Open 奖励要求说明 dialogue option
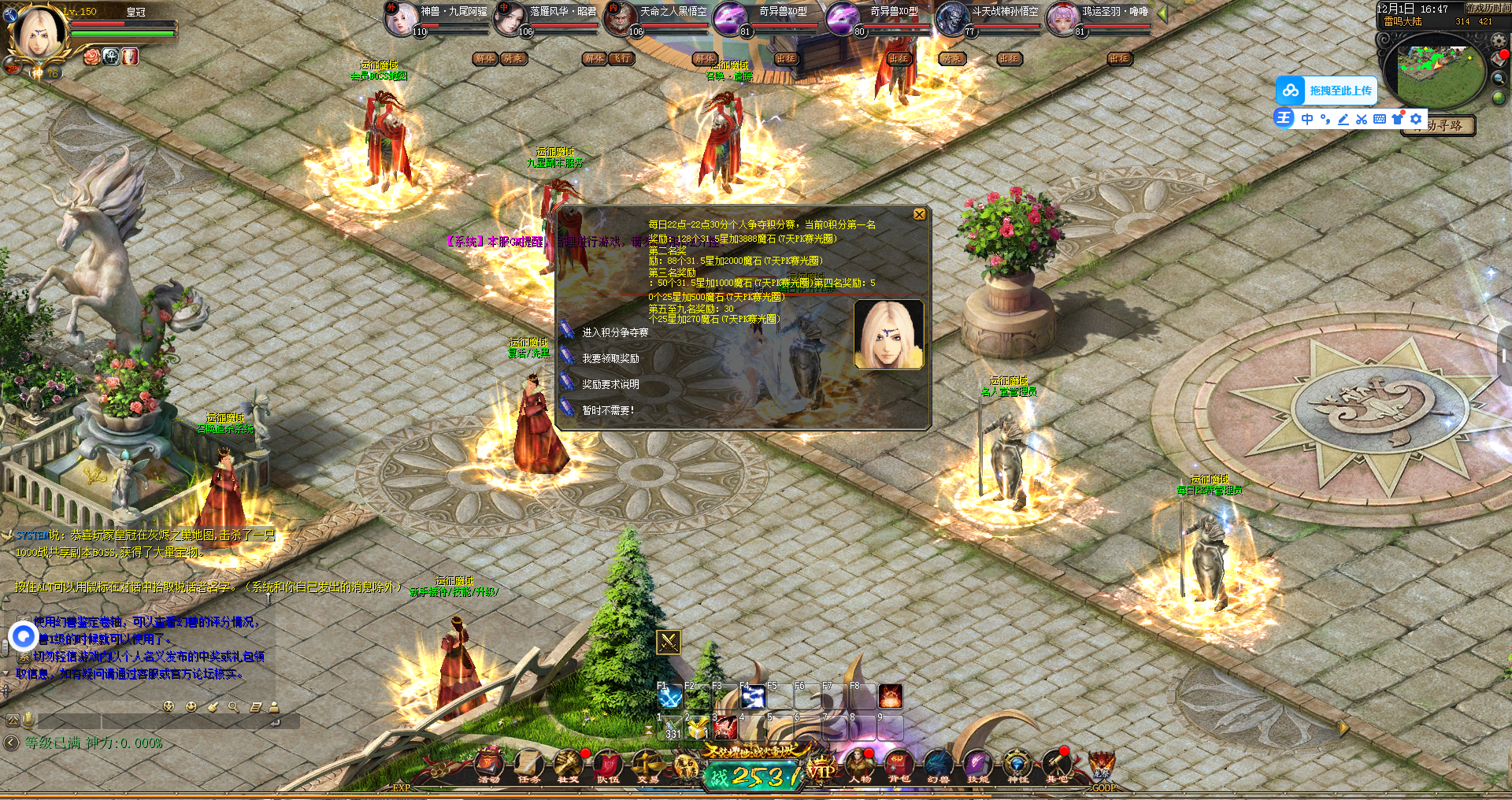The width and height of the screenshot is (1512, 800). [x=610, y=385]
